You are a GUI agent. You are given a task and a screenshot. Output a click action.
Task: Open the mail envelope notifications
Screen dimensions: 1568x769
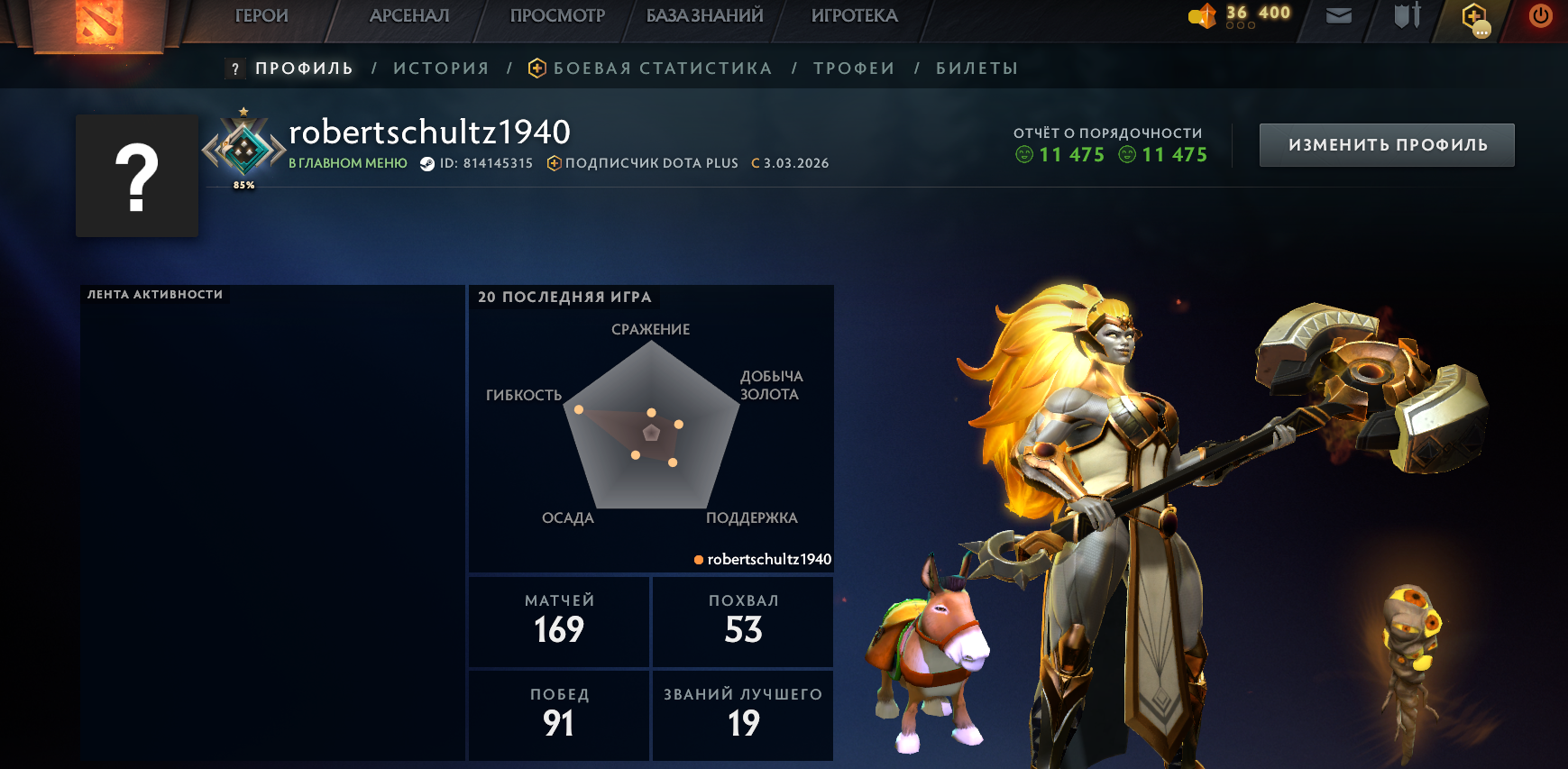click(1337, 15)
